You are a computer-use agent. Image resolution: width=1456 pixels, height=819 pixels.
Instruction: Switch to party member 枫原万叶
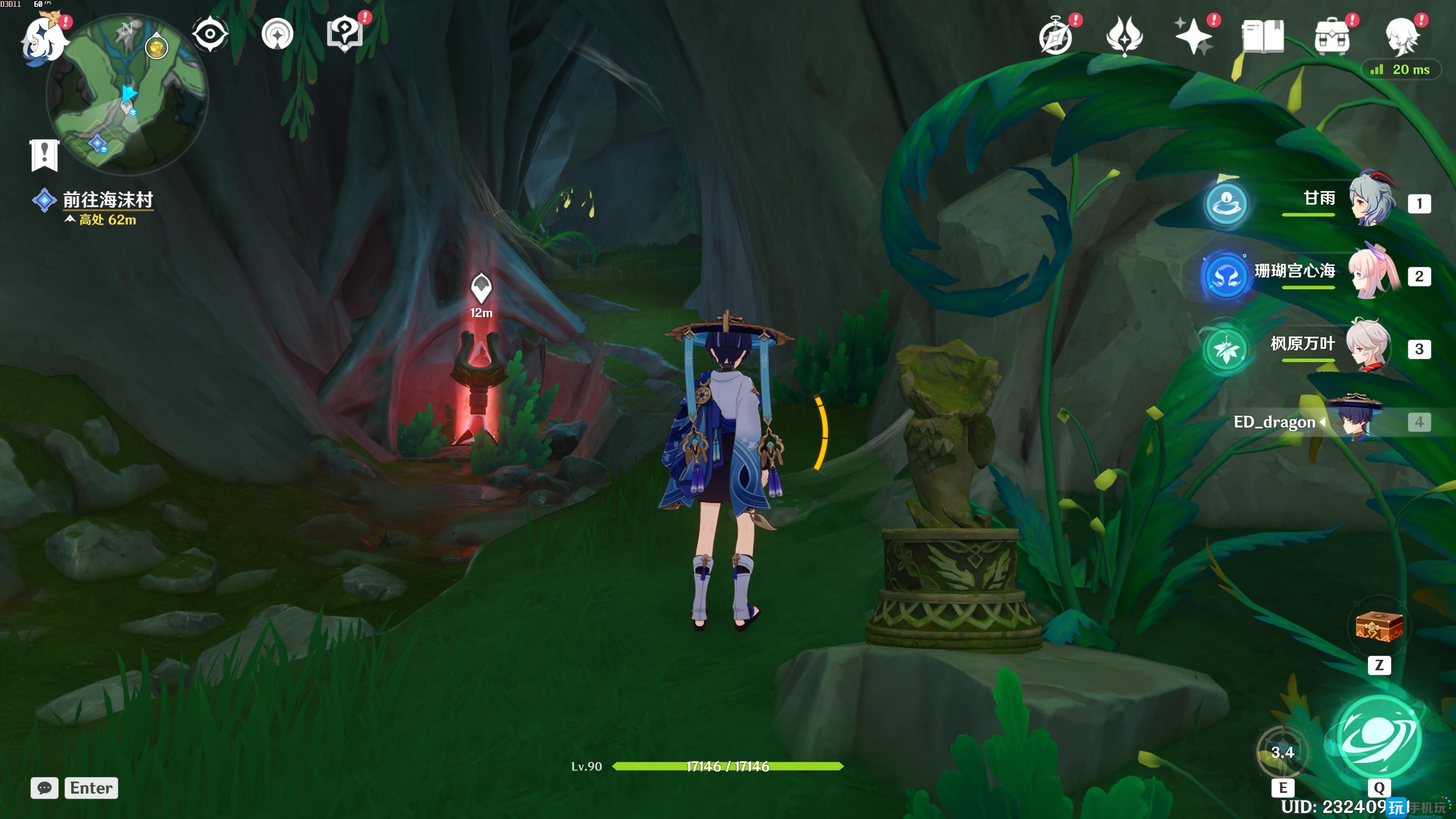1371,345
